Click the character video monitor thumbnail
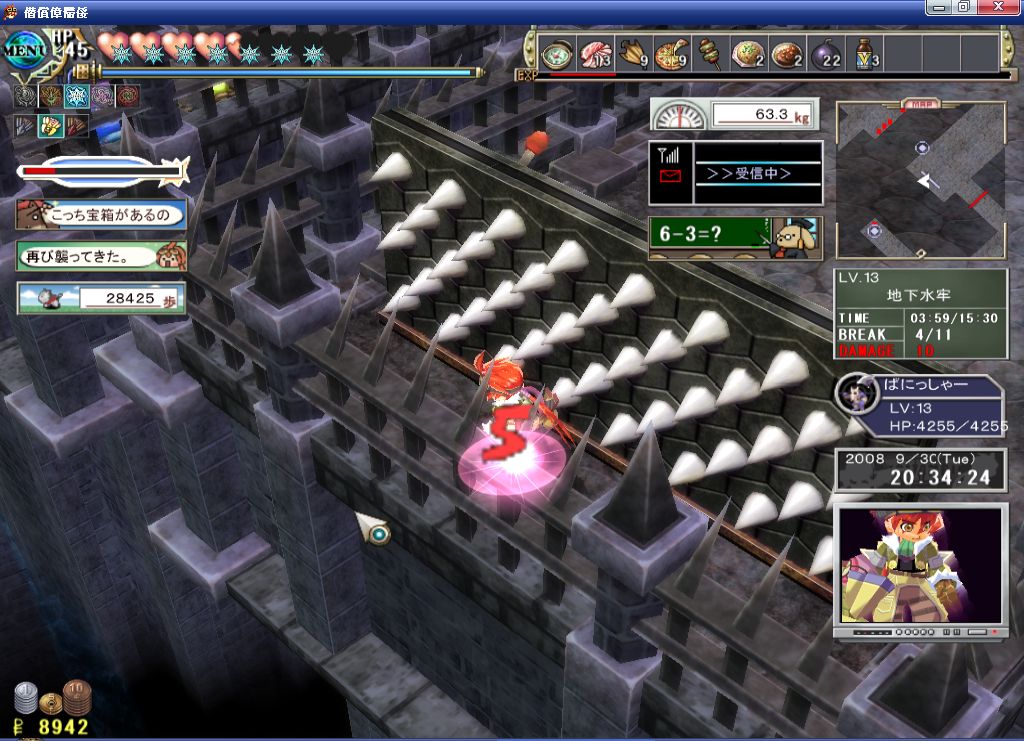Screen dimensions: 1024x741 point(919,565)
